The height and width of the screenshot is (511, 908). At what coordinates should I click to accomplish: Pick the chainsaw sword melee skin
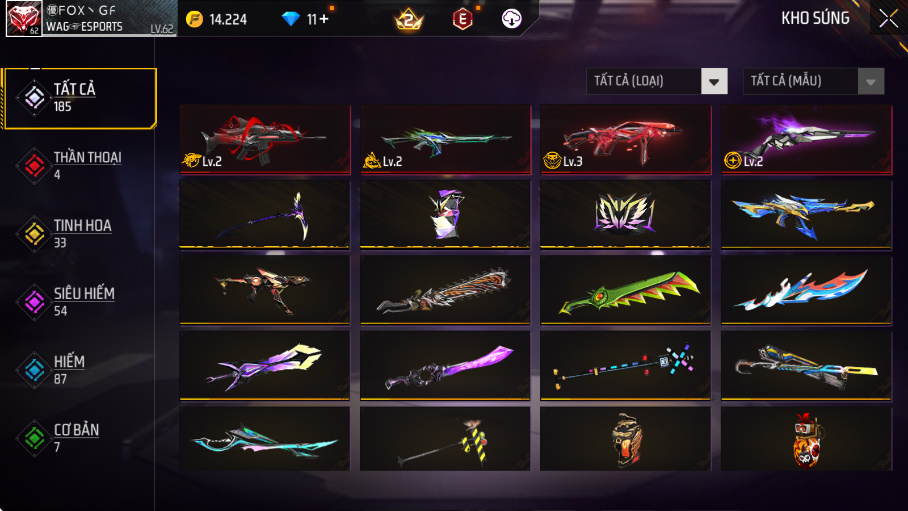(445, 291)
